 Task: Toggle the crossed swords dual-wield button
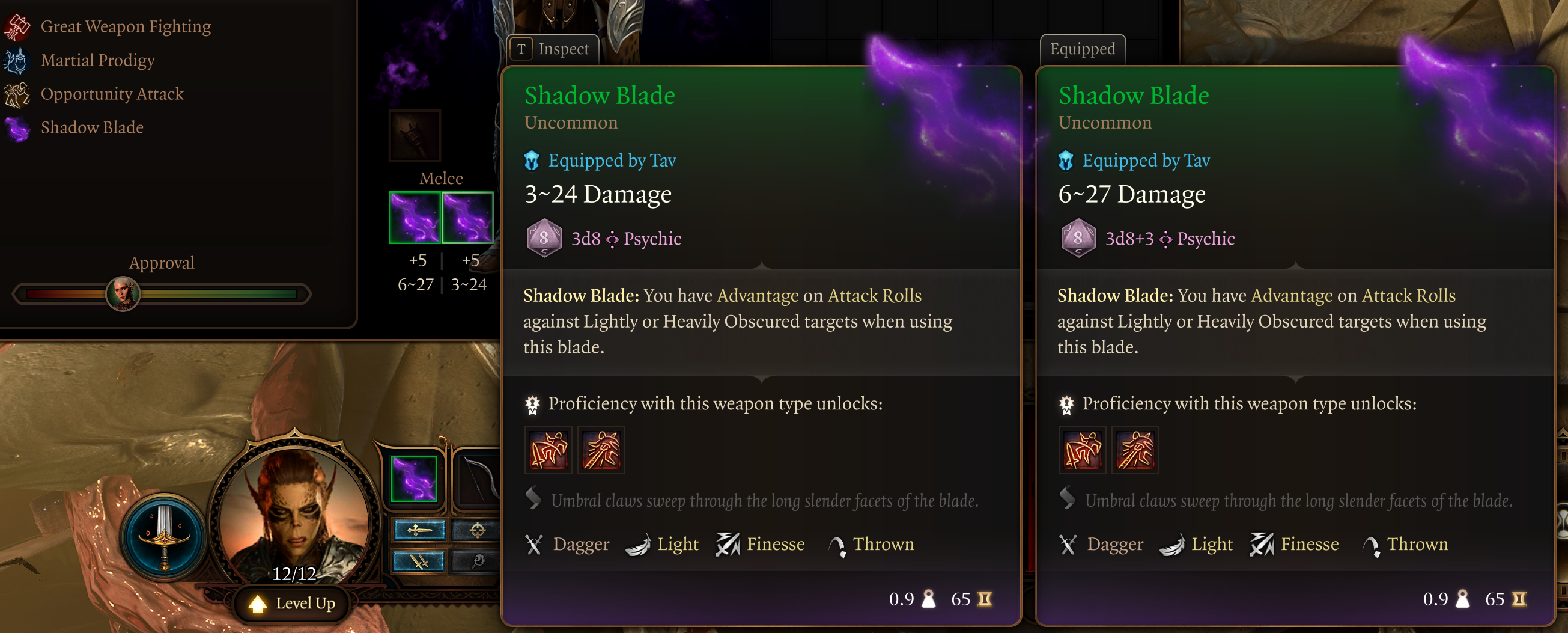(x=419, y=561)
